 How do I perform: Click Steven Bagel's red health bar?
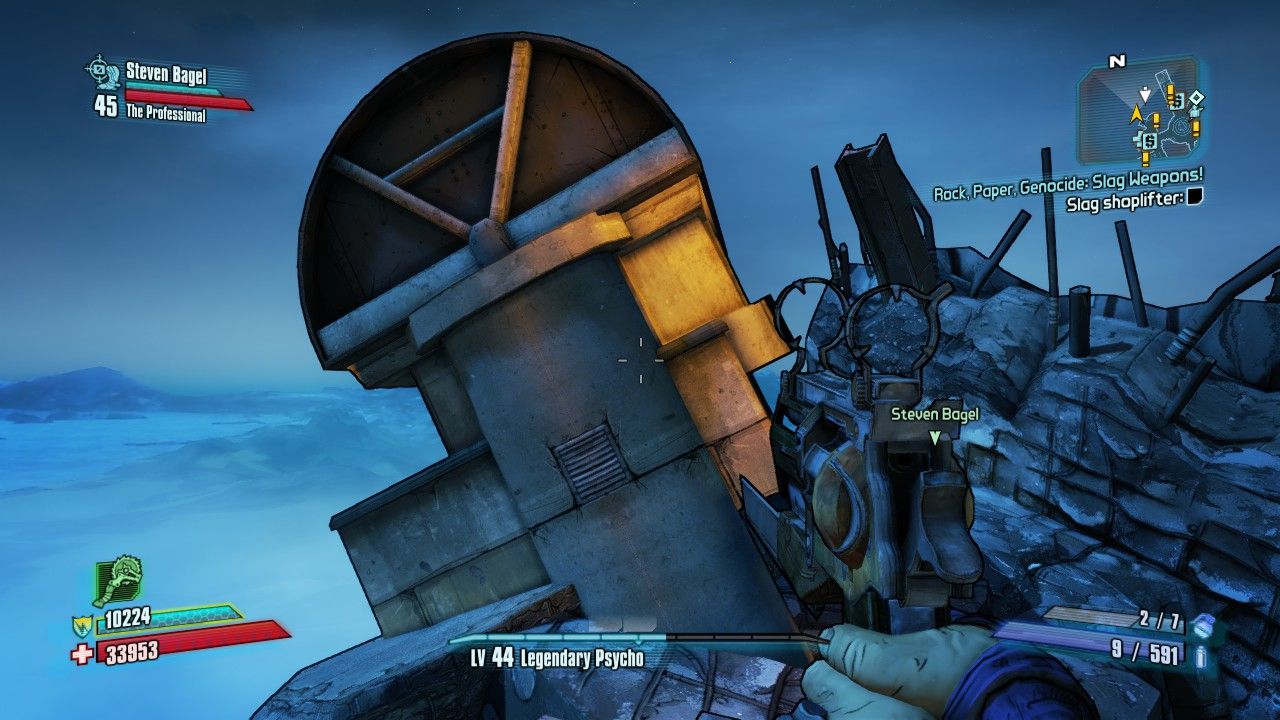click(x=180, y=99)
